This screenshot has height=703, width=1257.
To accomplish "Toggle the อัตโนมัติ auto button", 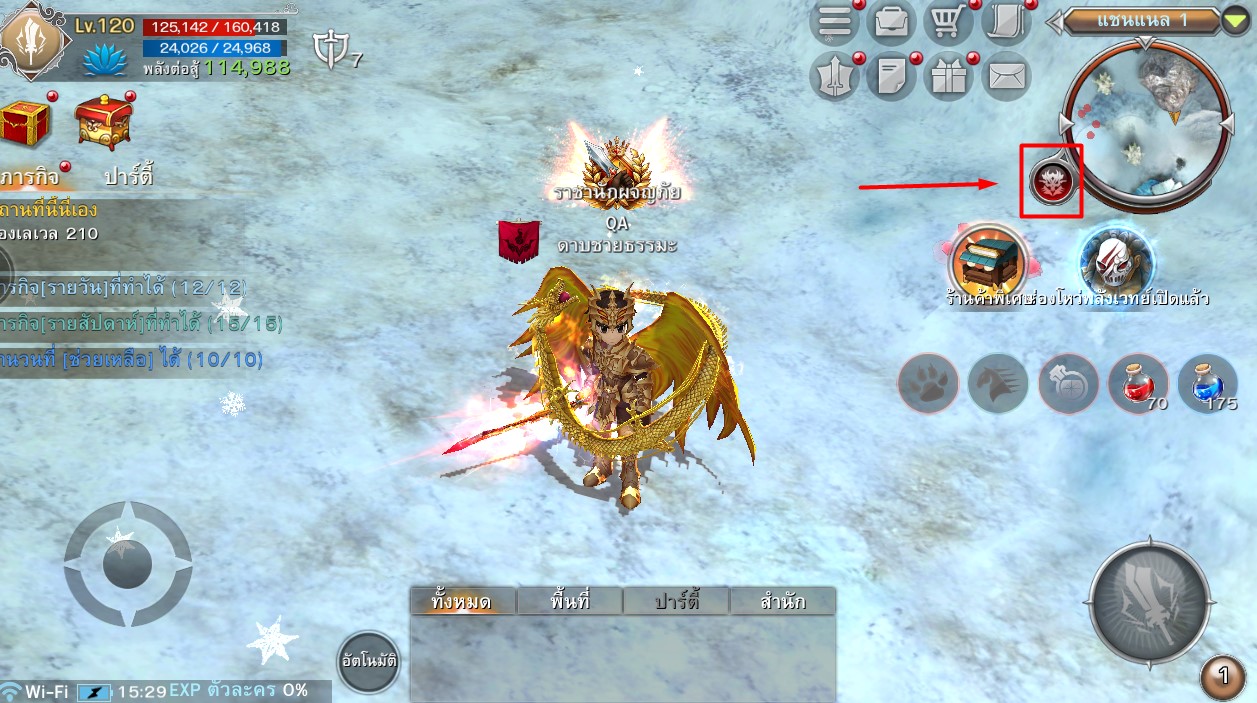I will [x=369, y=662].
